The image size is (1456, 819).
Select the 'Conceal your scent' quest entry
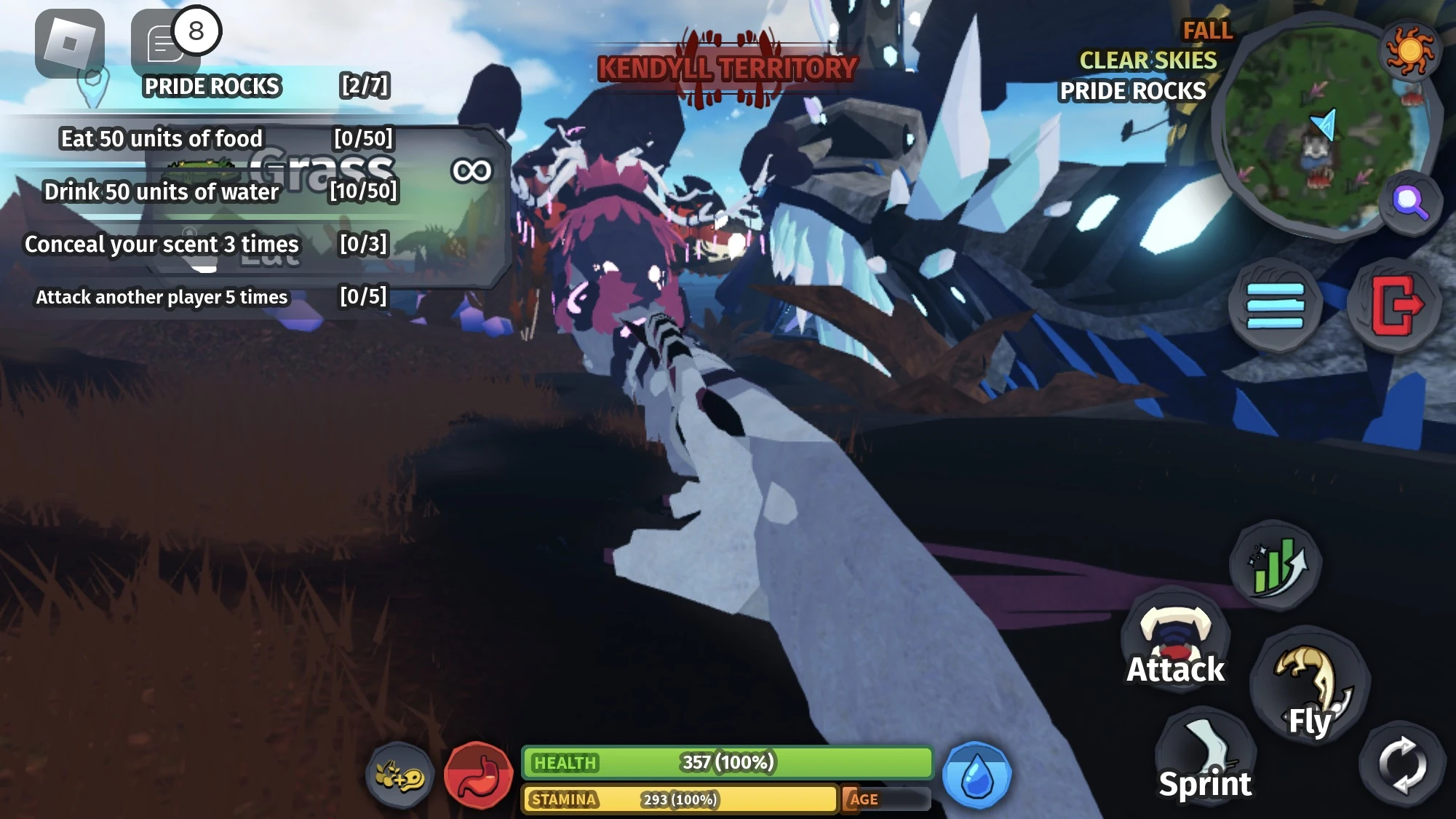pyautogui.click(x=162, y=245)
